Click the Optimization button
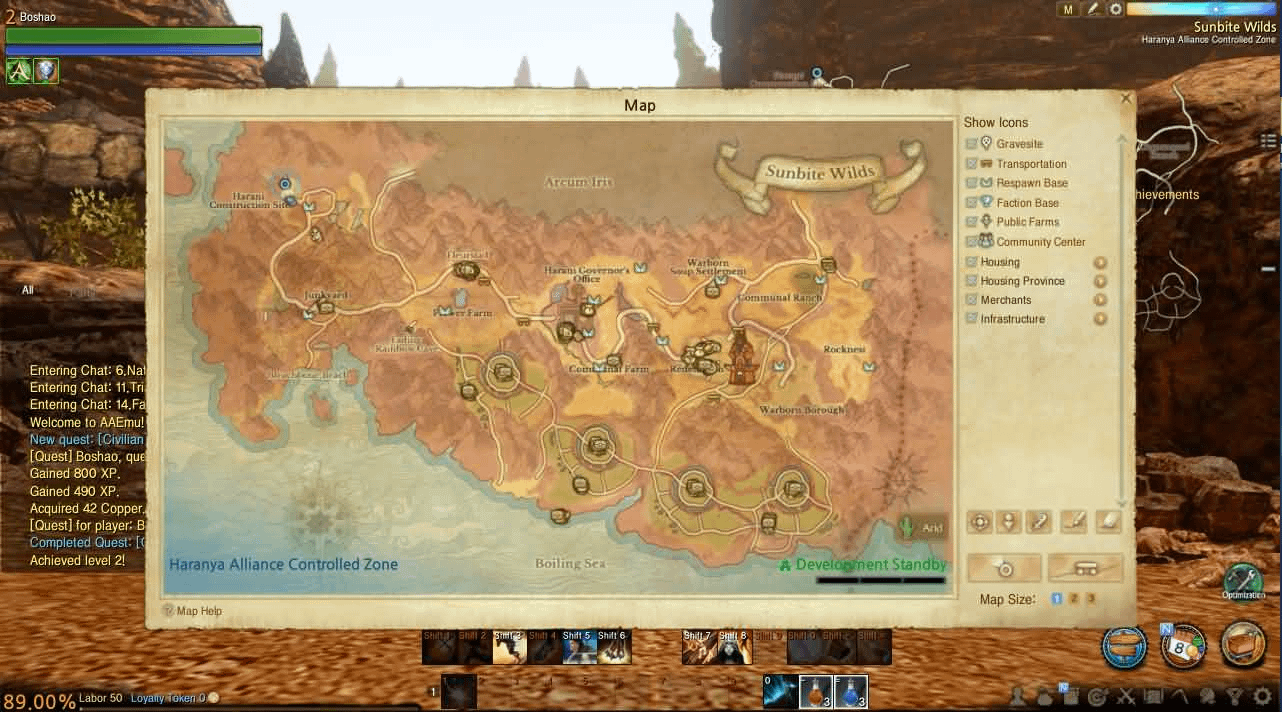Viewport: 1282px width, 712px height. pos(1243,580)
